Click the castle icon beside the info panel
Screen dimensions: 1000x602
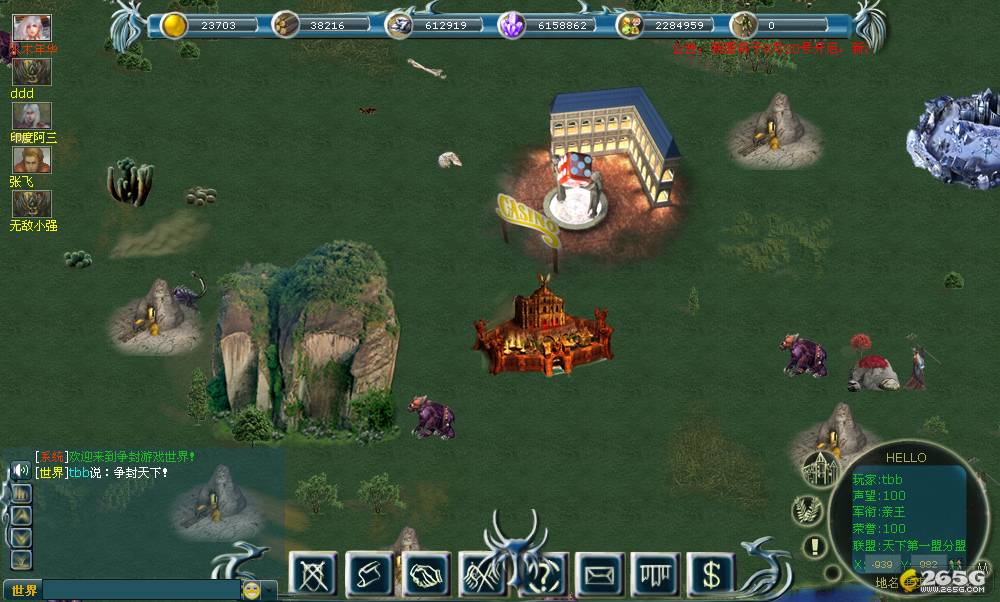pos(819,468)
